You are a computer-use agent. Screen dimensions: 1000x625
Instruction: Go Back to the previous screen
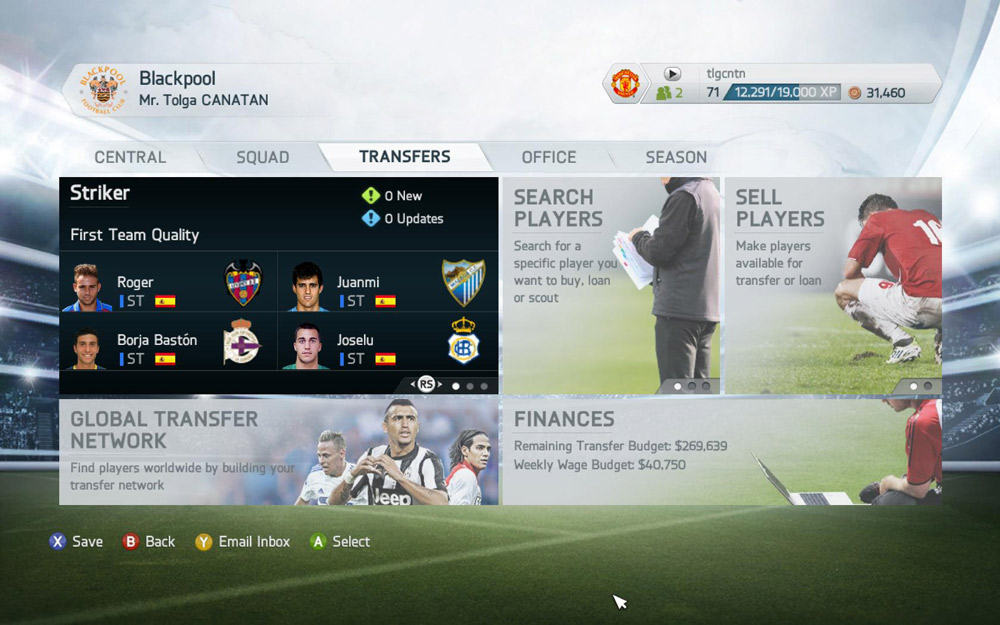[x=149, y=542]
